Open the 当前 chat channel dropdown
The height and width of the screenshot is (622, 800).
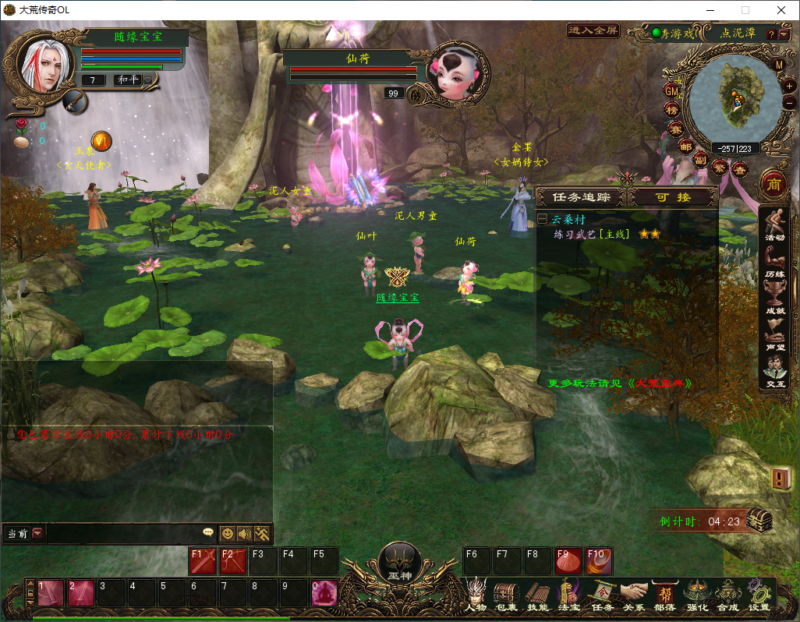tap(37, 533)
